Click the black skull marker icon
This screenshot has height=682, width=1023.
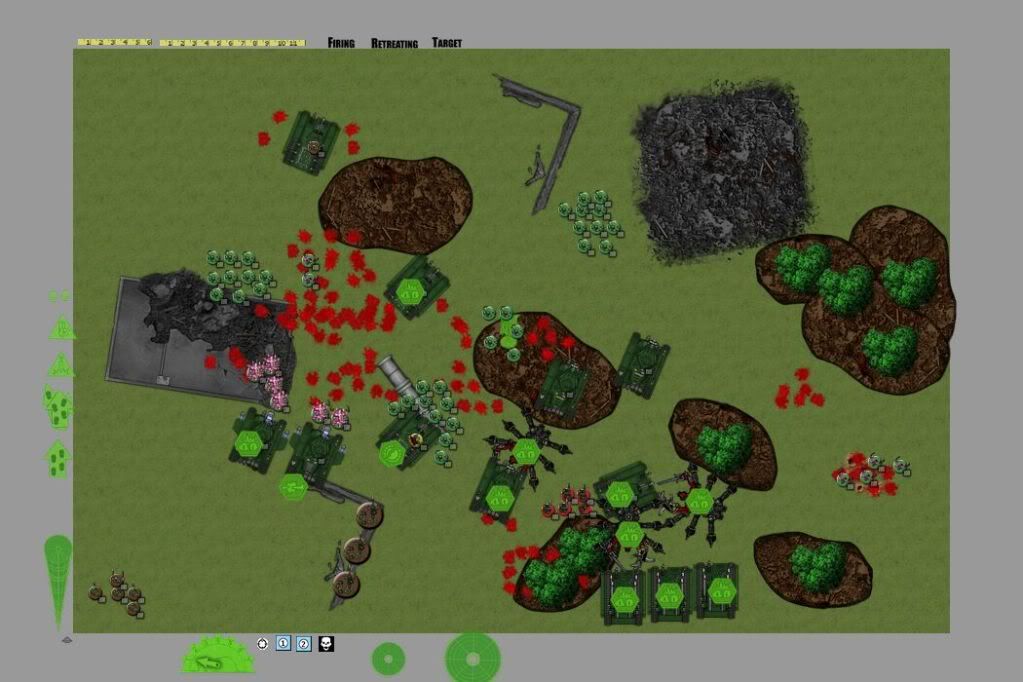[x=326, y=643]
